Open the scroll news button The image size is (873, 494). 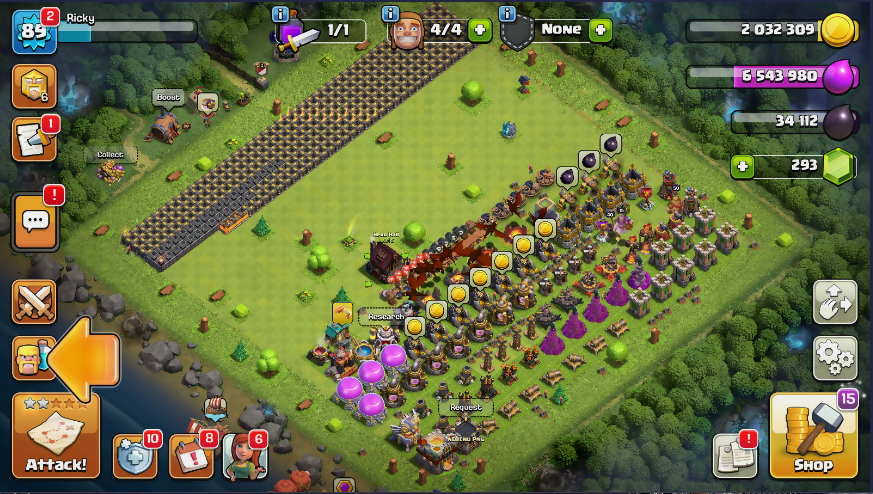(33, 140)
